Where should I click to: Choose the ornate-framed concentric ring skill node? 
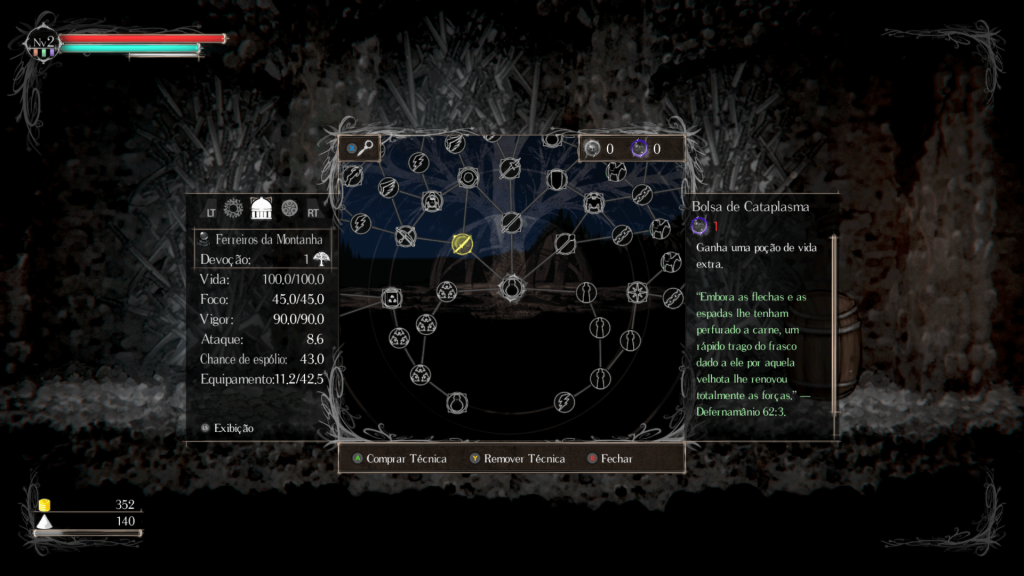click(x=467, y=178)
